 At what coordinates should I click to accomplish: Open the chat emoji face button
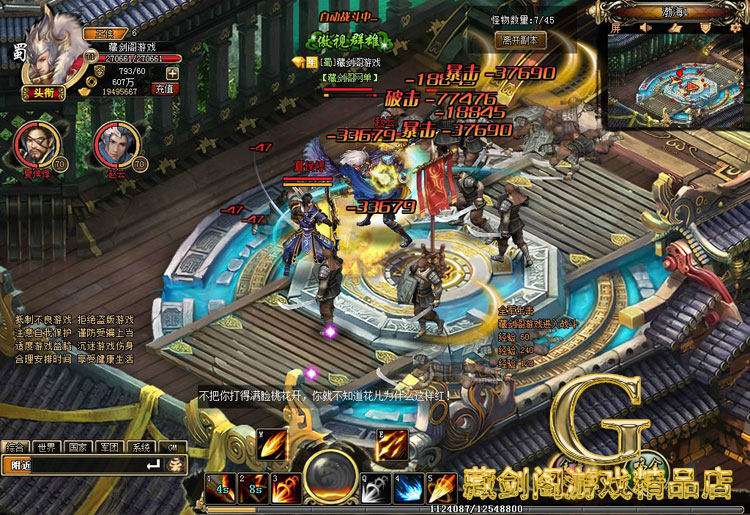click(176, 465)
